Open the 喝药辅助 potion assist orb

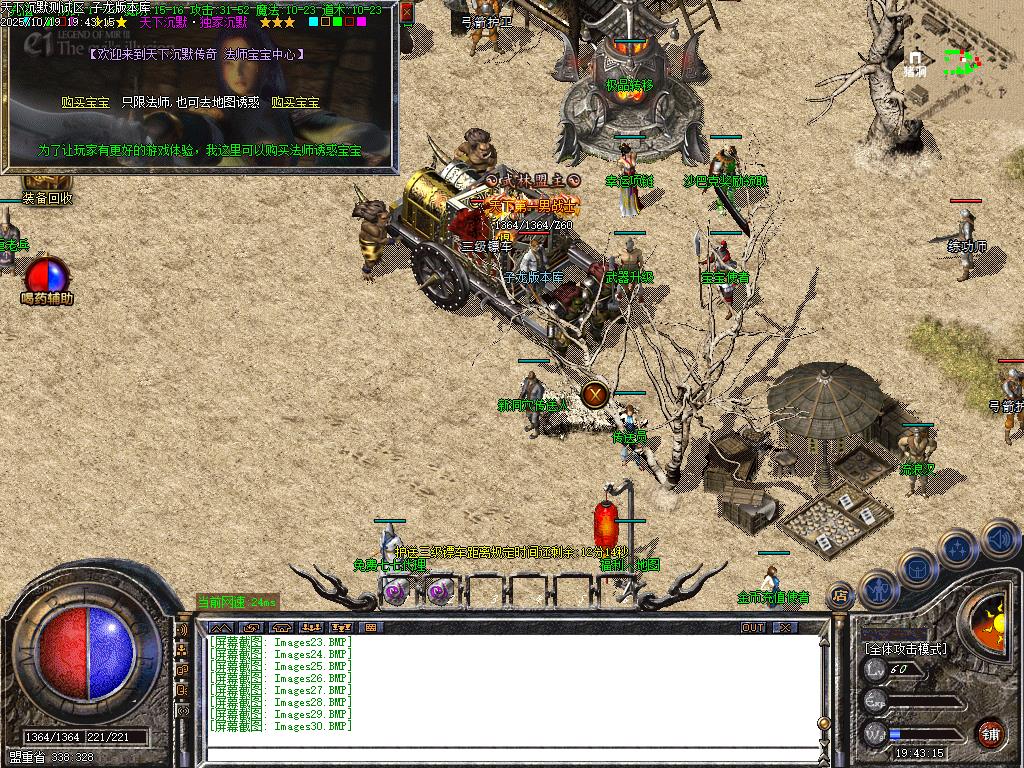coord(47,277)
